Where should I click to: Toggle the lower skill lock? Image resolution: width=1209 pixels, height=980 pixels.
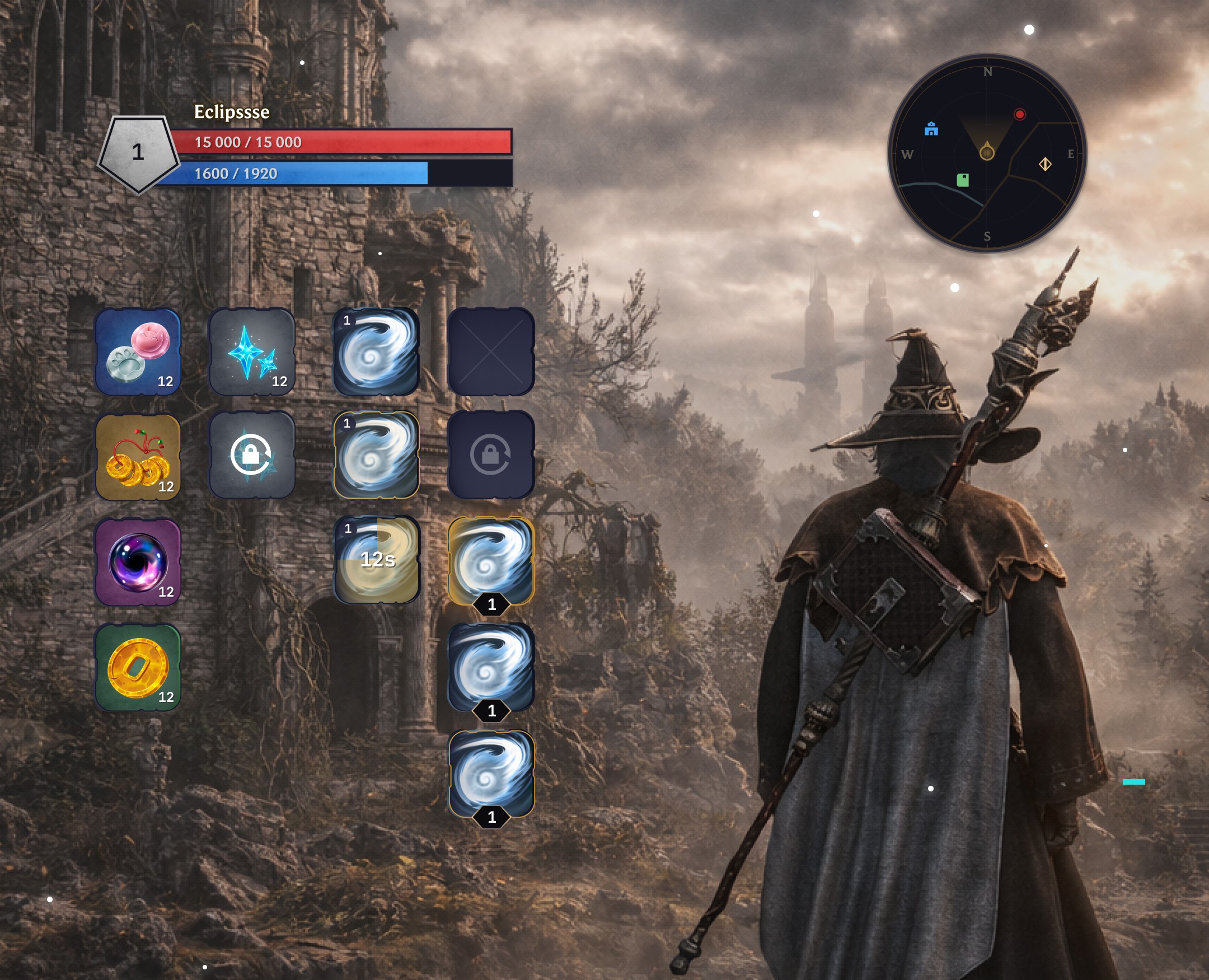pos(491,457)
